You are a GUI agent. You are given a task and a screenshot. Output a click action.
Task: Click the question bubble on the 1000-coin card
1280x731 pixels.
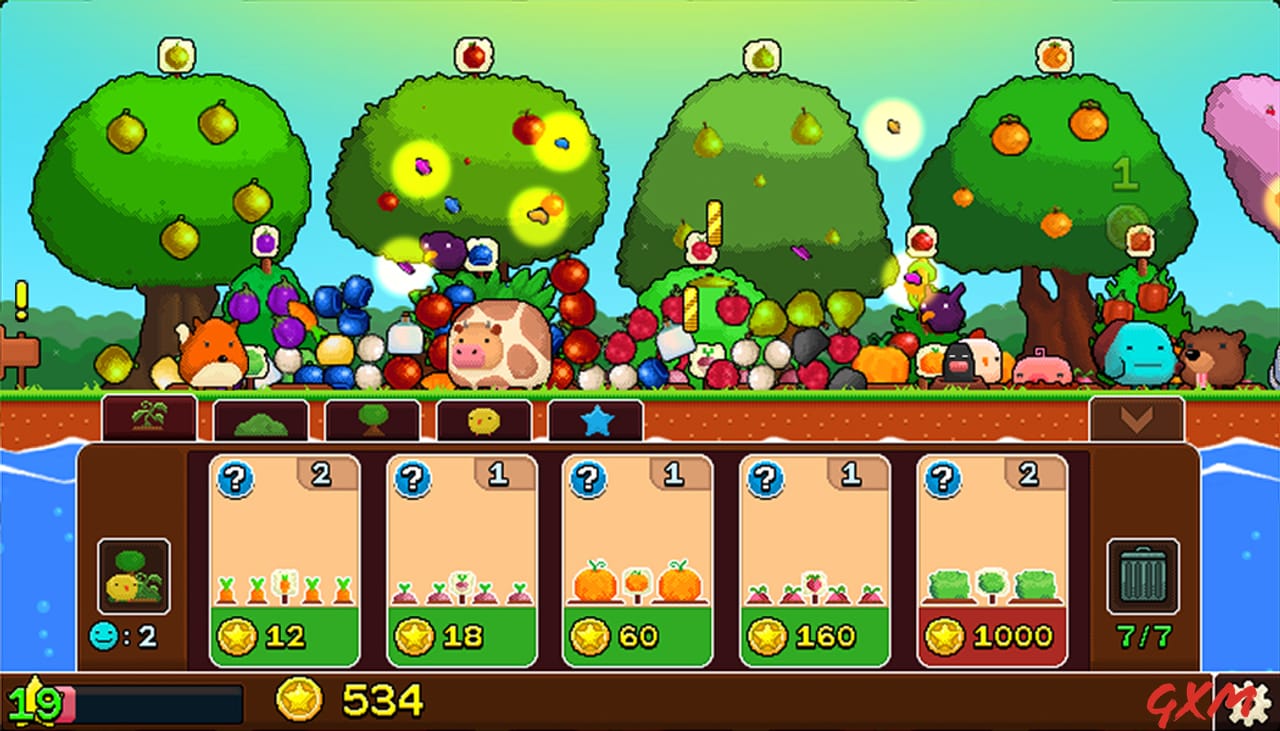[943, 478]
